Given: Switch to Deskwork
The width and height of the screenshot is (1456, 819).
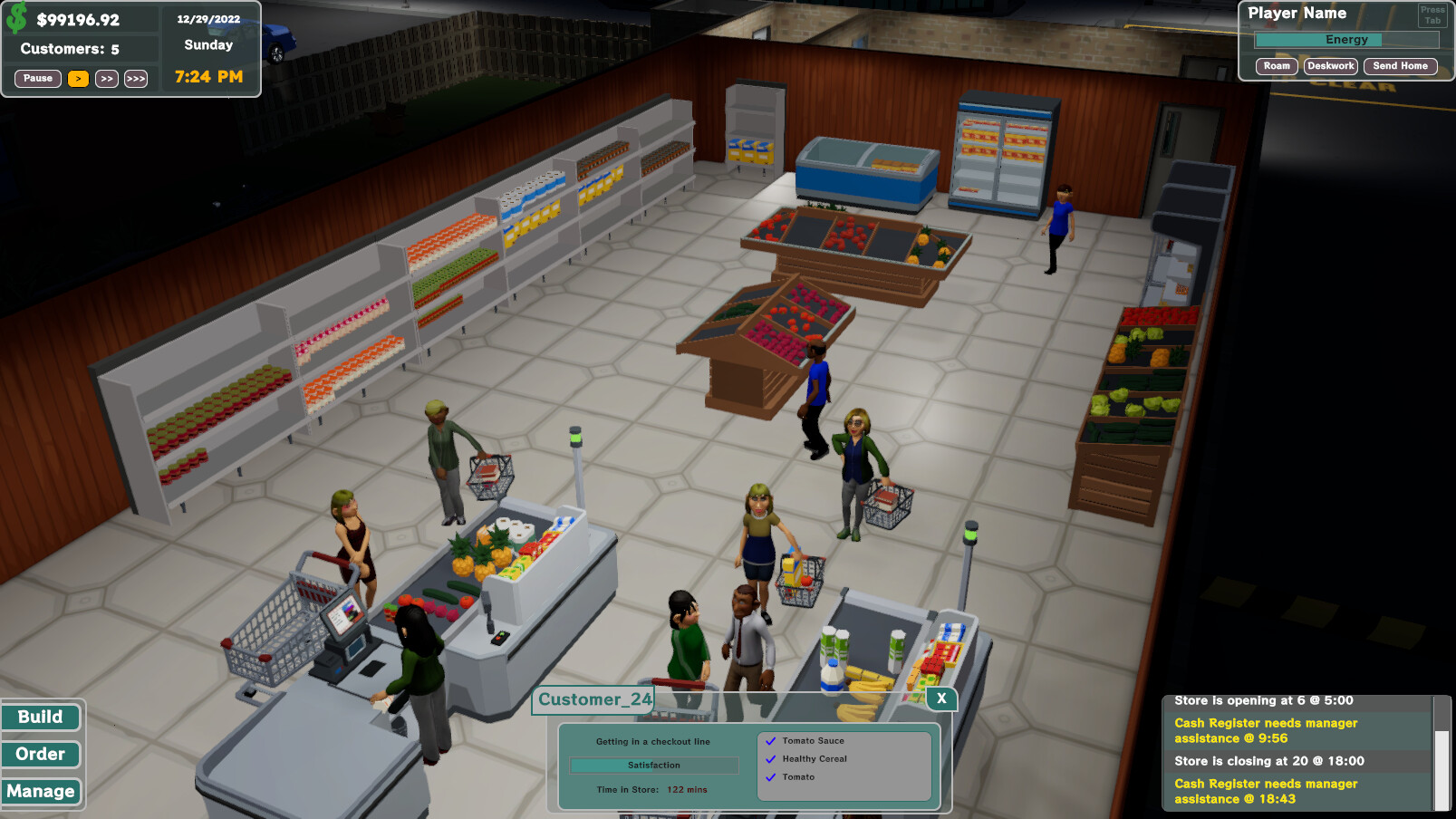Looking at the screenshot, I should [x=1330, y=65].
